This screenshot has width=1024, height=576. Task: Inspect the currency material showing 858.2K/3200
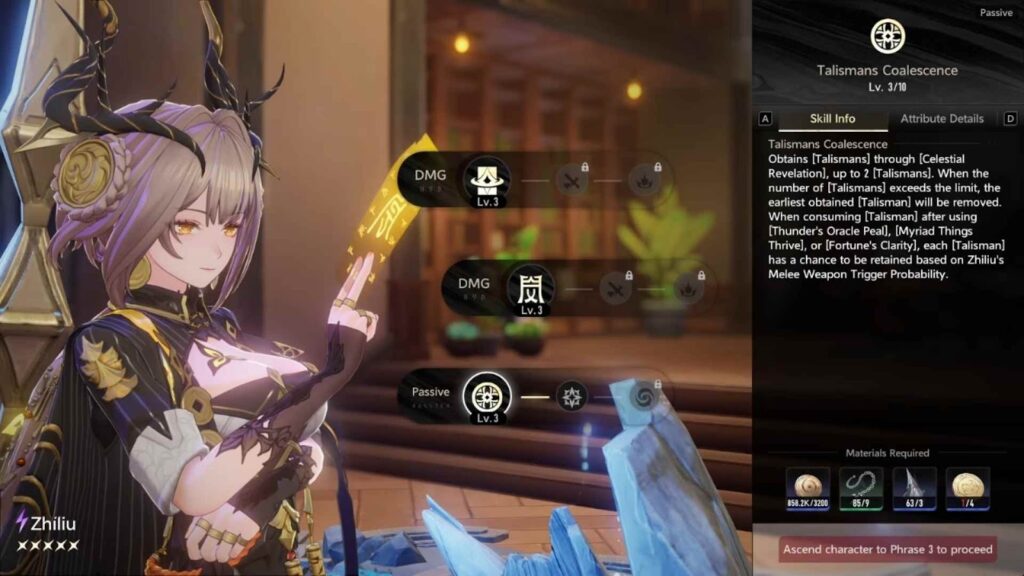coord(807,489)
